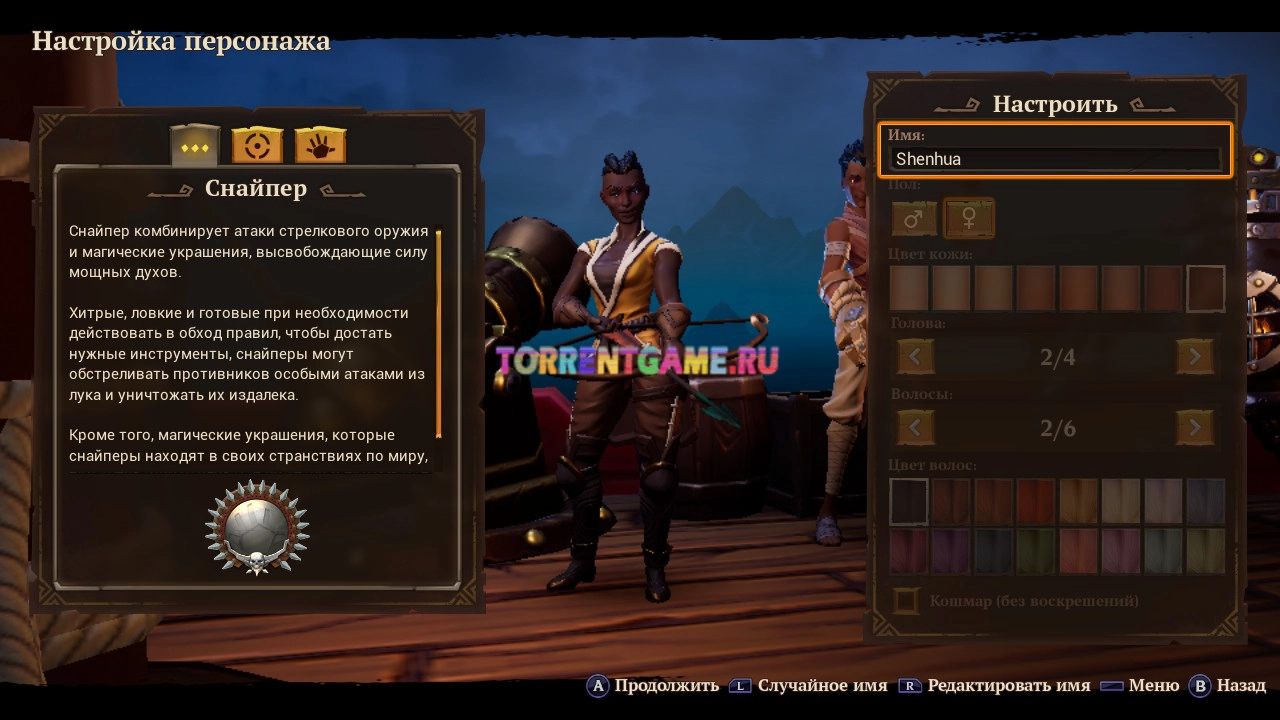Switch to the hand print tab
The image size is (1280, 720).
320,146
